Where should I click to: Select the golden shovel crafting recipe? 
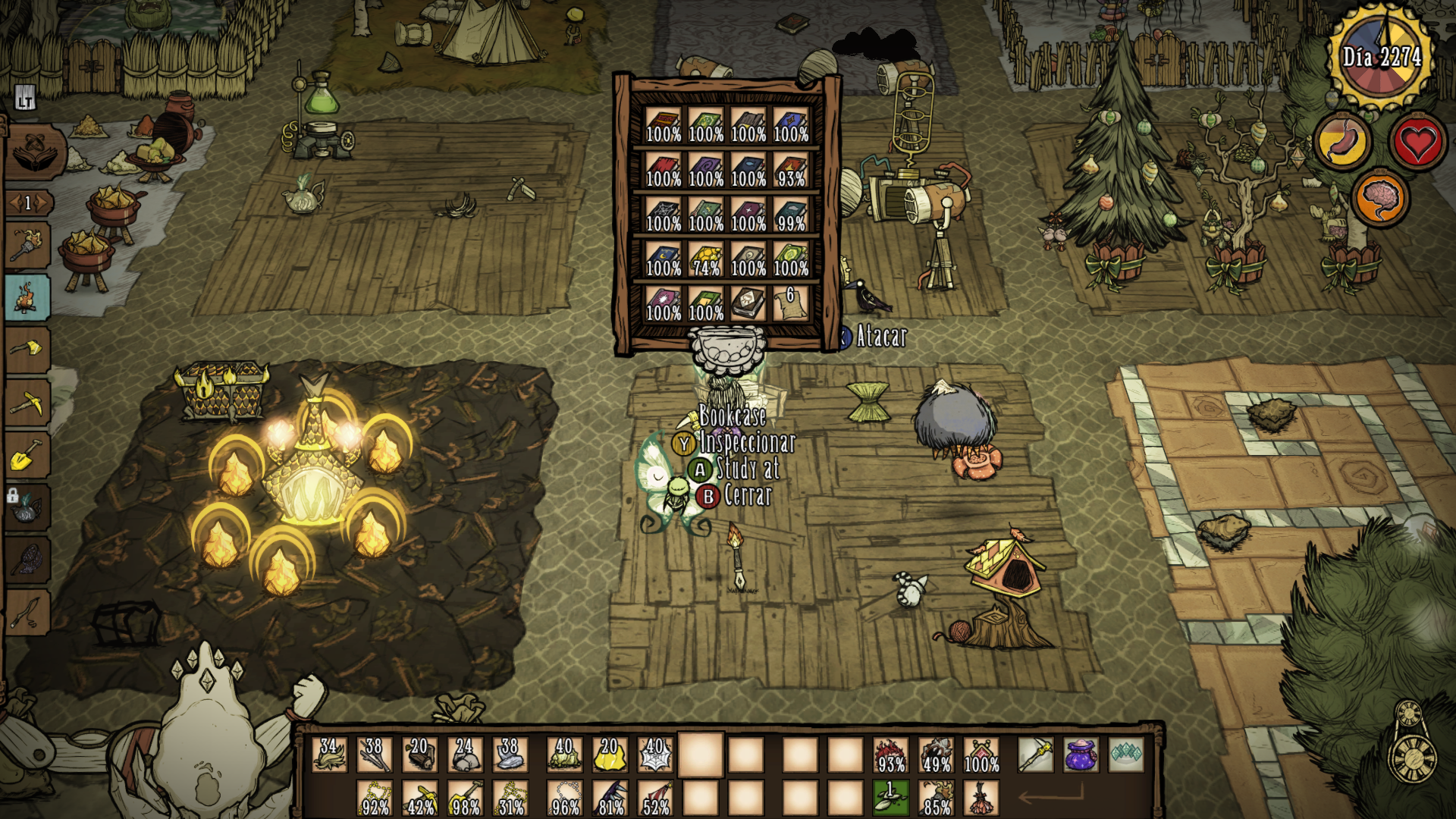click(x=27, y=456)
